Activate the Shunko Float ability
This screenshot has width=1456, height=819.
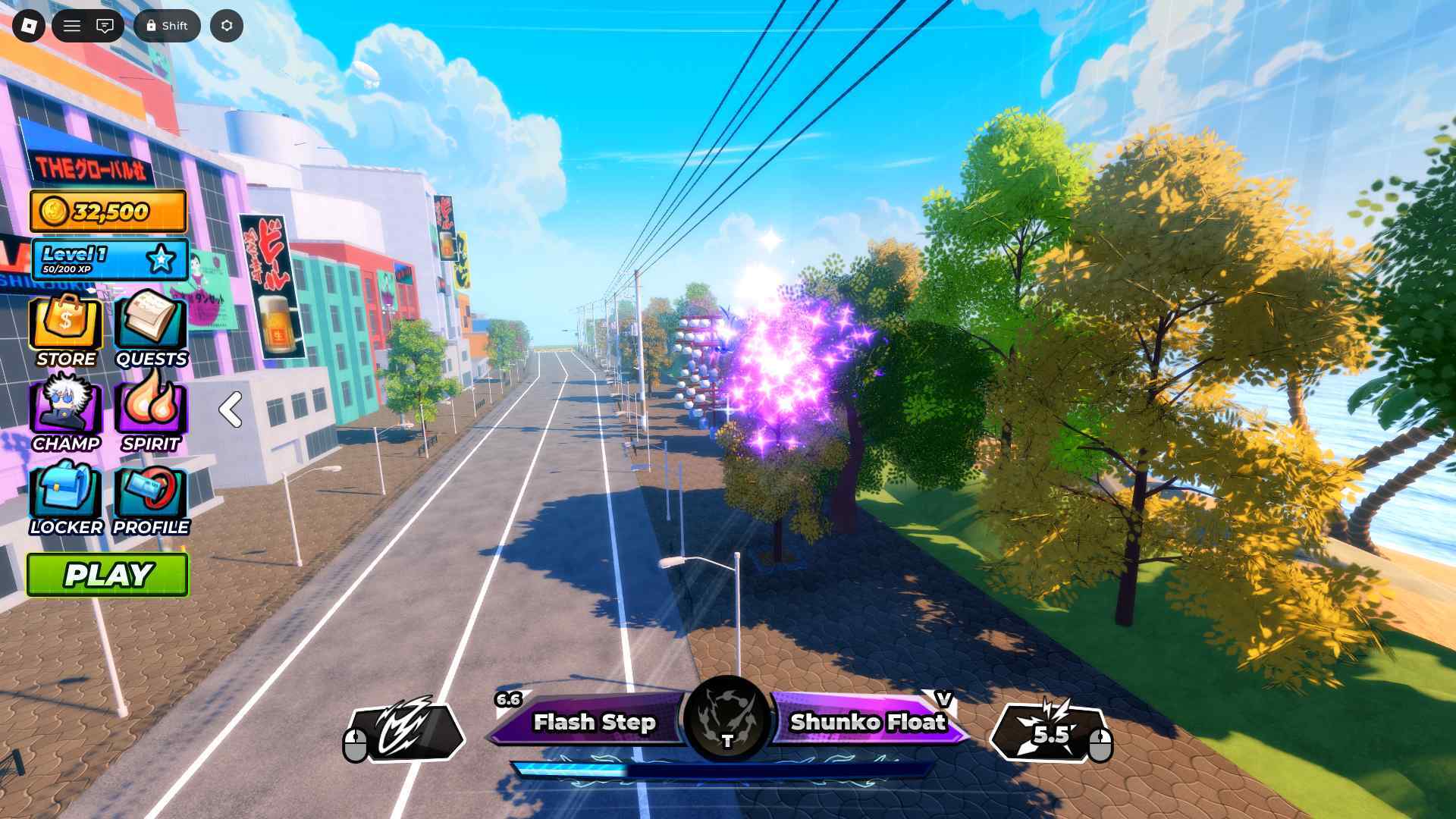coord(868,722)
